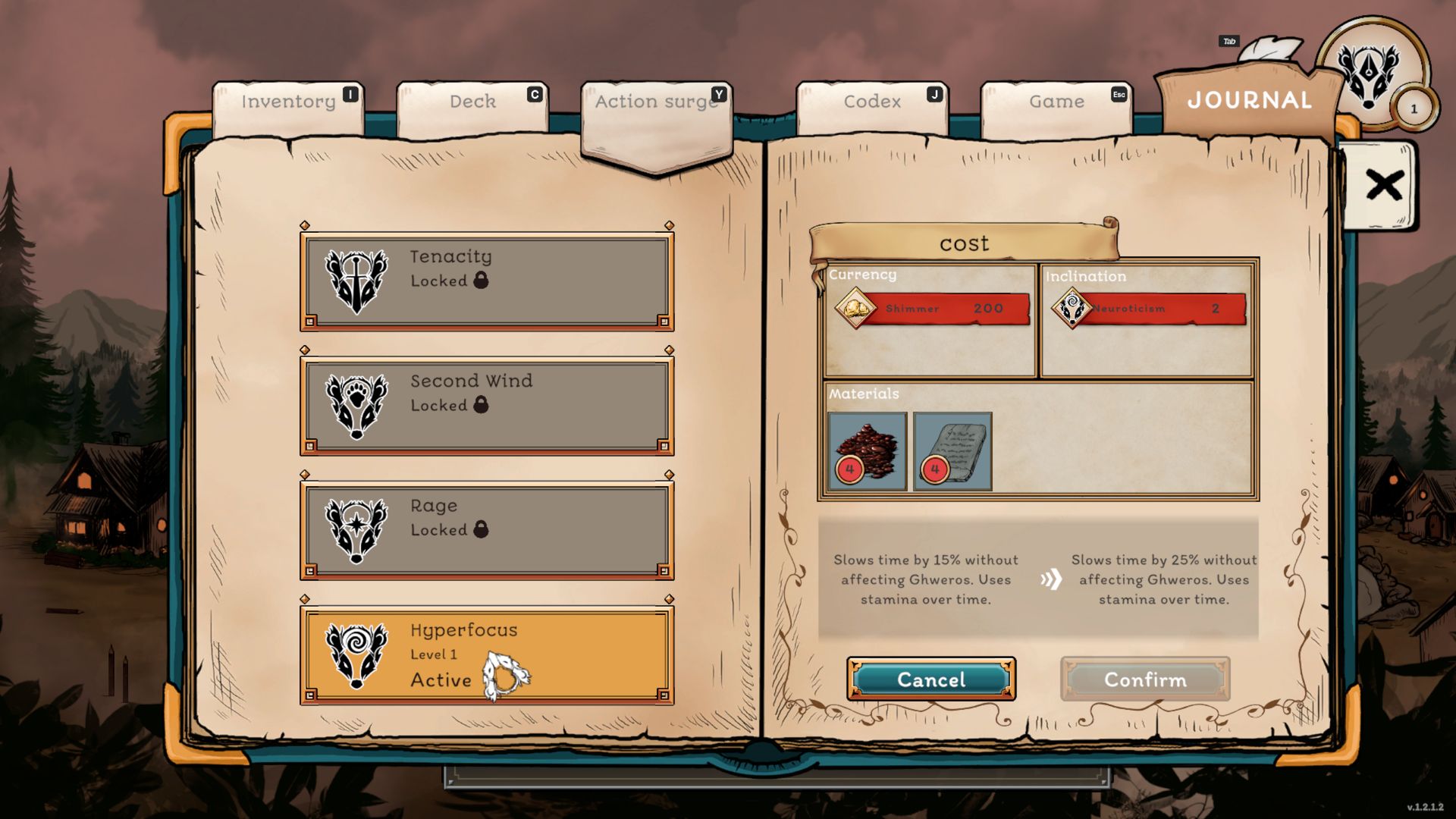Switch to the Inventory tab

[288, 102]
